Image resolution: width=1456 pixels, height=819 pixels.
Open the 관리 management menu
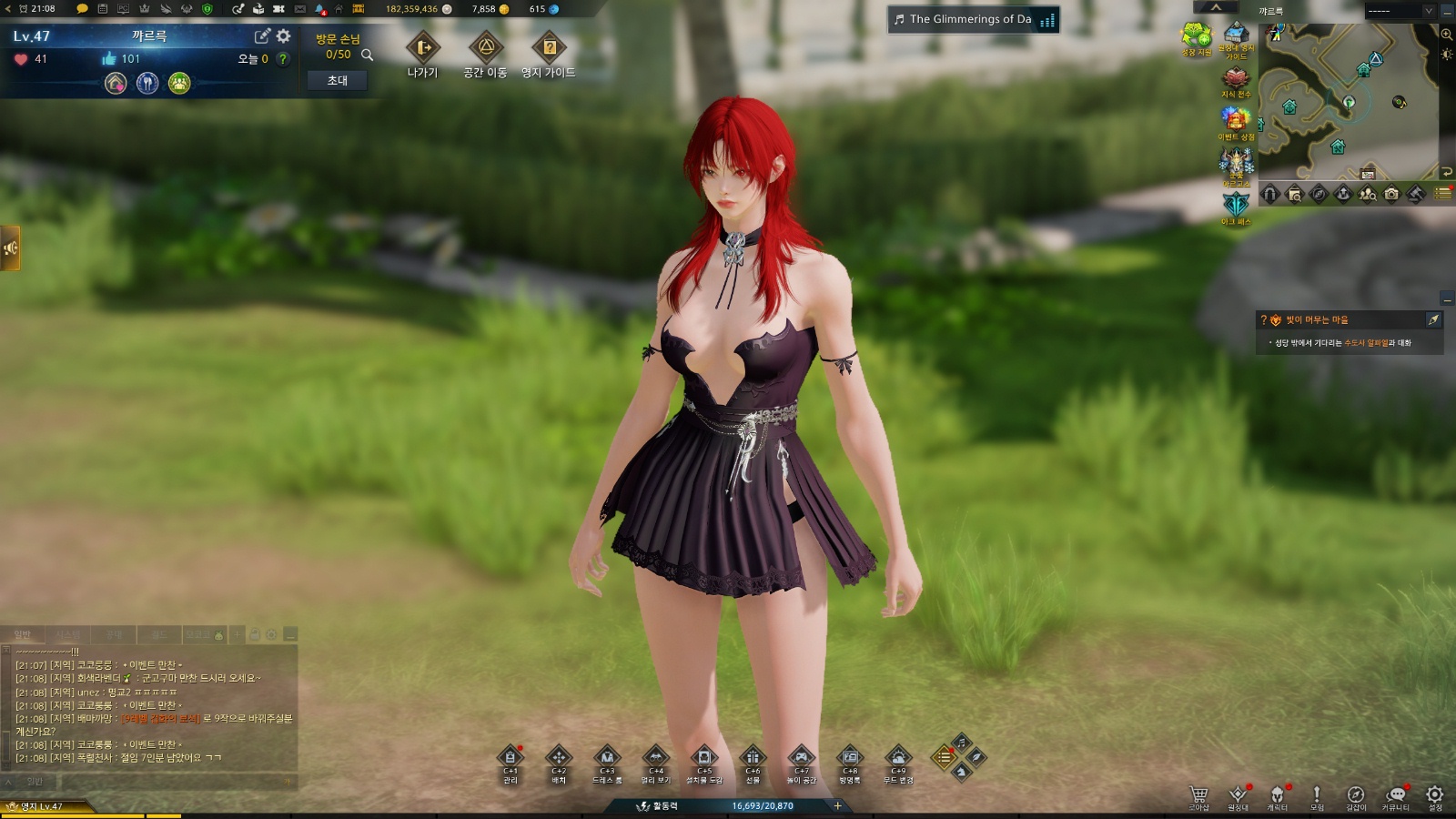click(x=511, y=758)
